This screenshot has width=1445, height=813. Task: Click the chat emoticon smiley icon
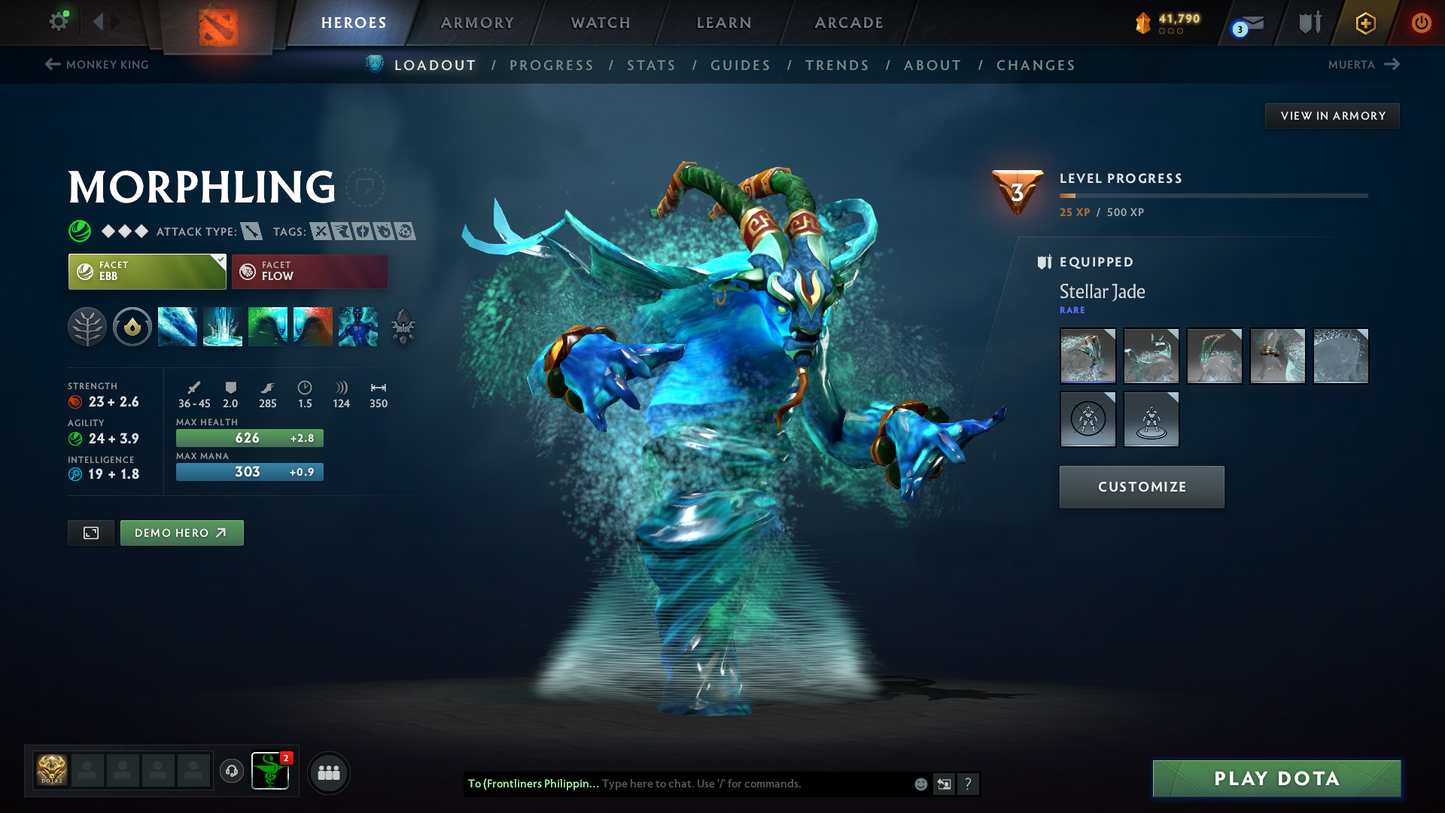920,784
